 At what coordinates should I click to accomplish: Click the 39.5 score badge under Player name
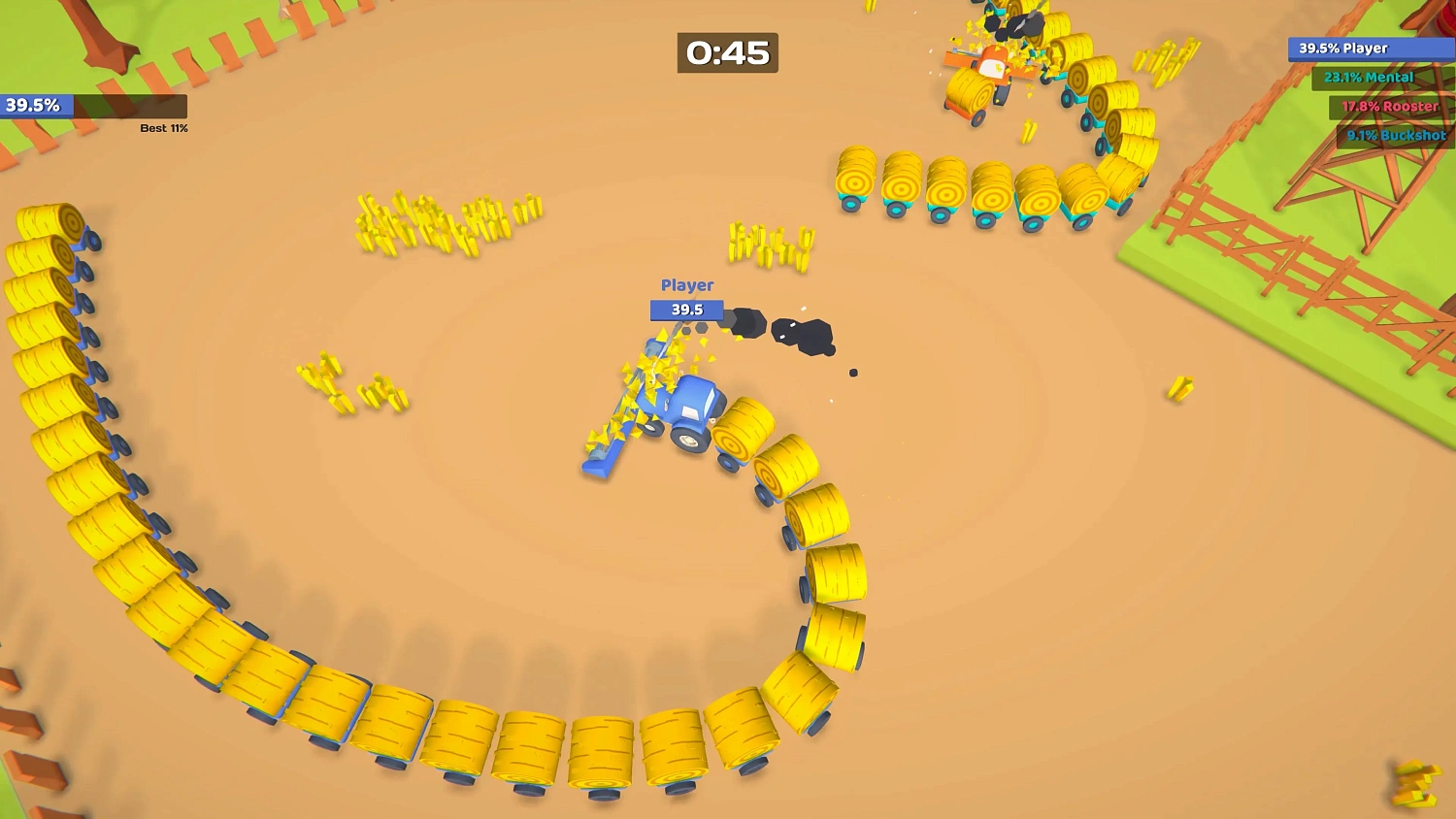click(685, 310)
